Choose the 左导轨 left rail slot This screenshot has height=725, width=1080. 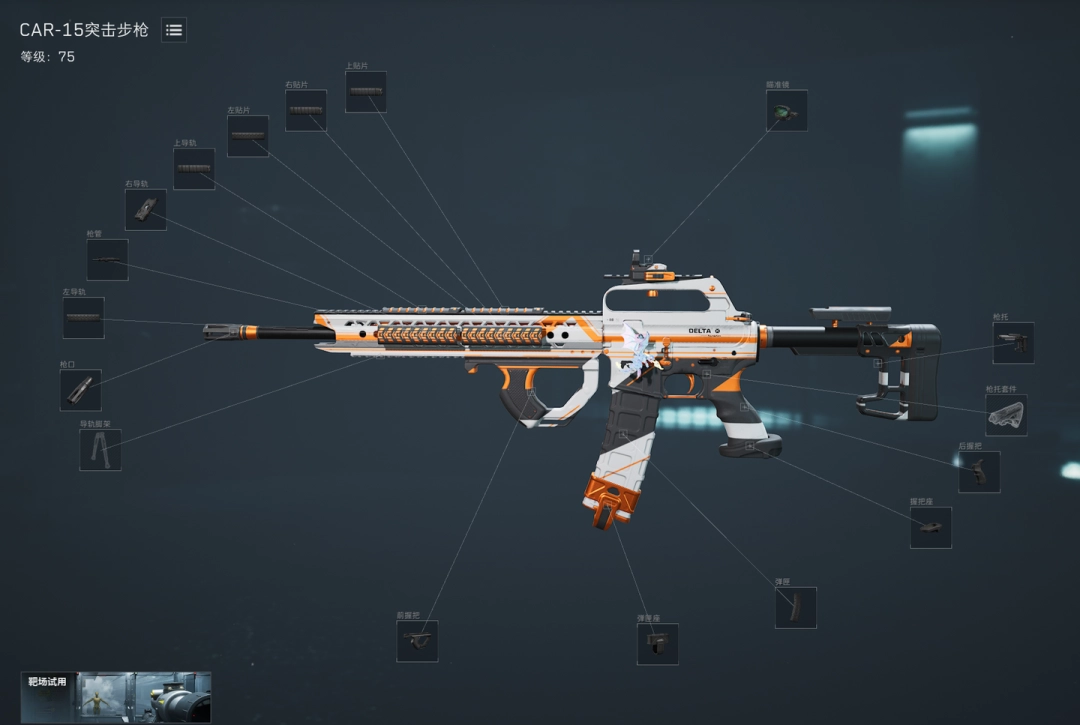pos(84,318)
